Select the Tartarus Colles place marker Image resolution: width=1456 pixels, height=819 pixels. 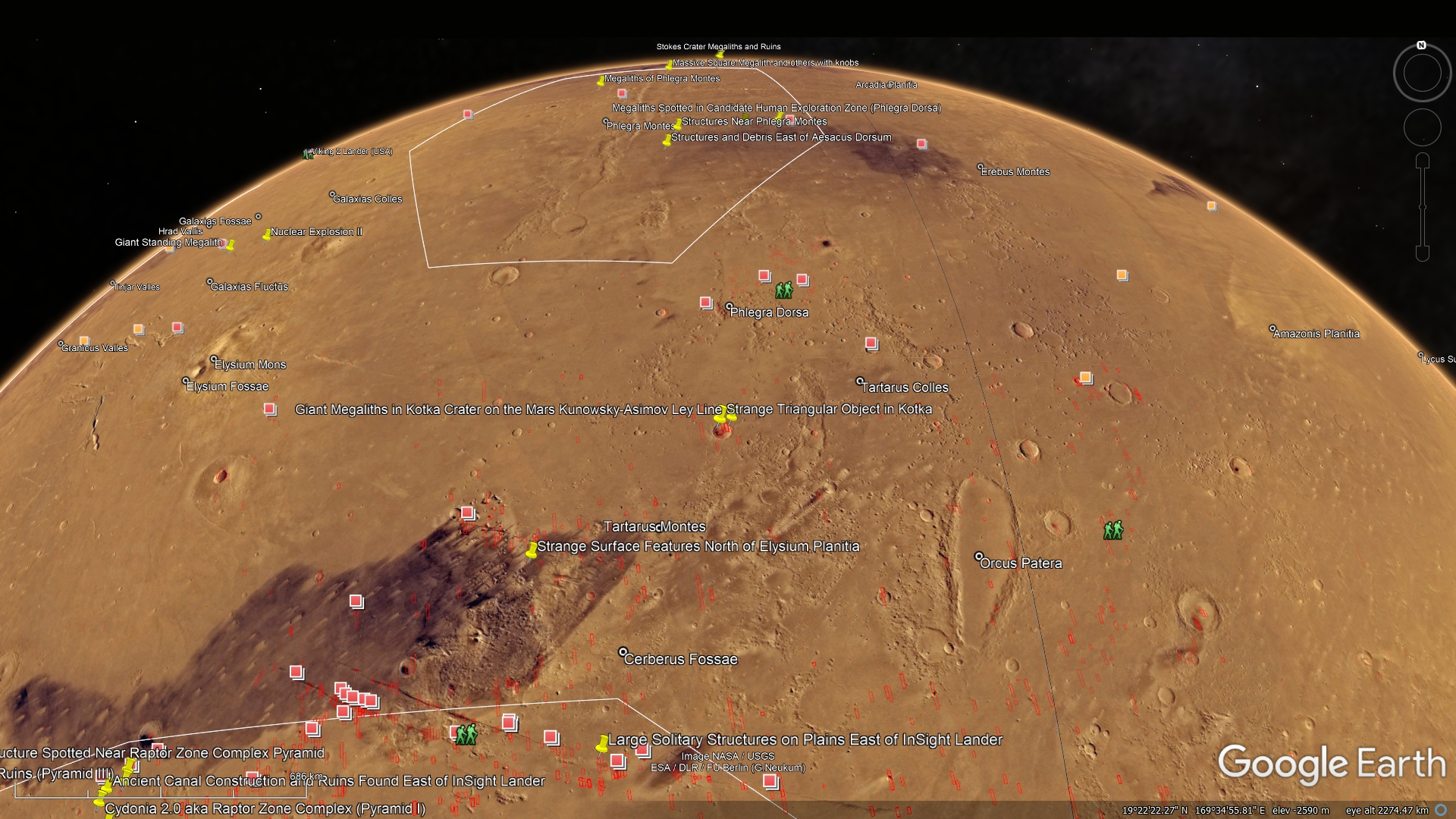pyautogui.click(x=859, y=381)
